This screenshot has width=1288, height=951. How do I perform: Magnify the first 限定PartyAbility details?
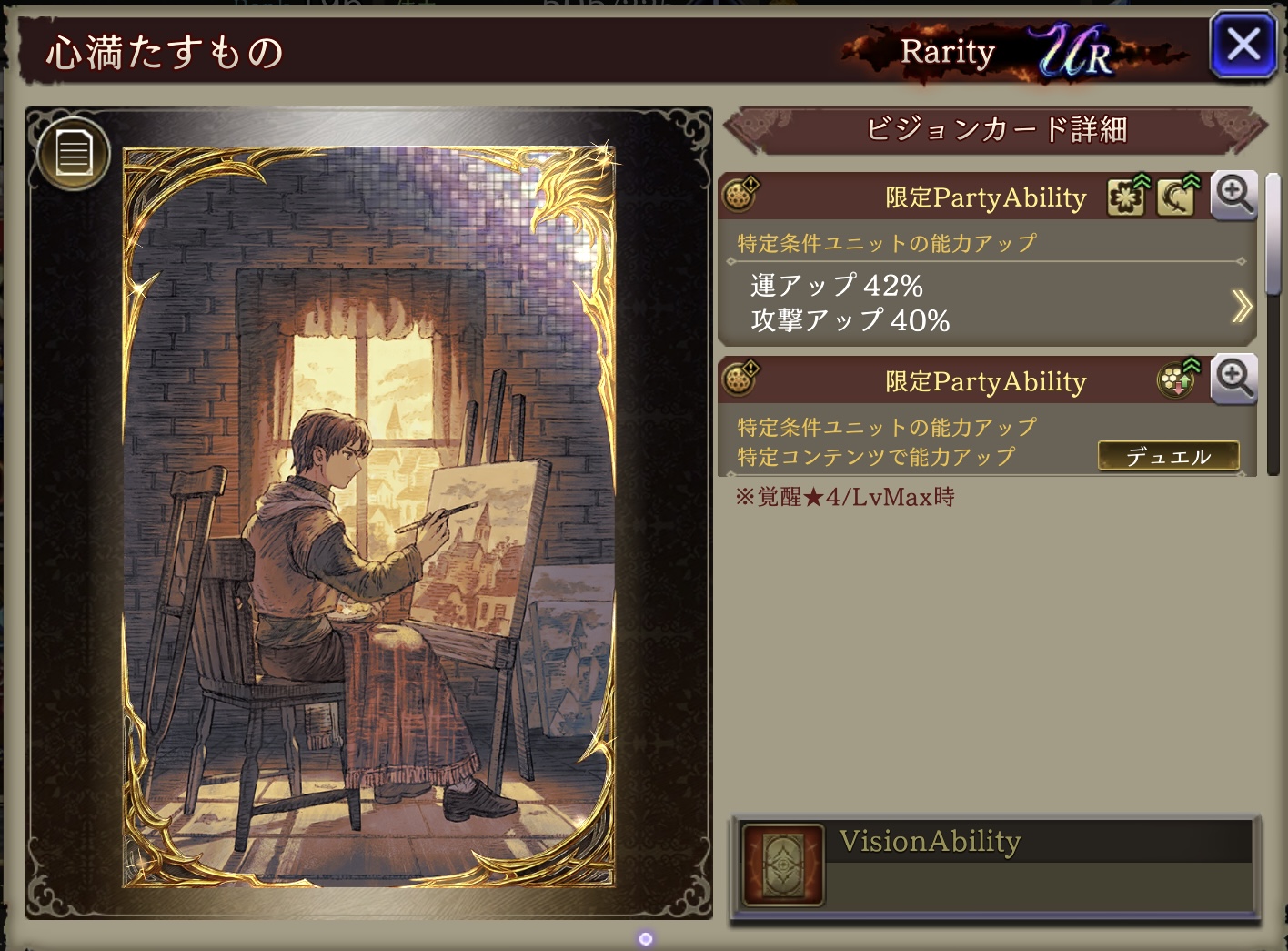[1234, 195]
